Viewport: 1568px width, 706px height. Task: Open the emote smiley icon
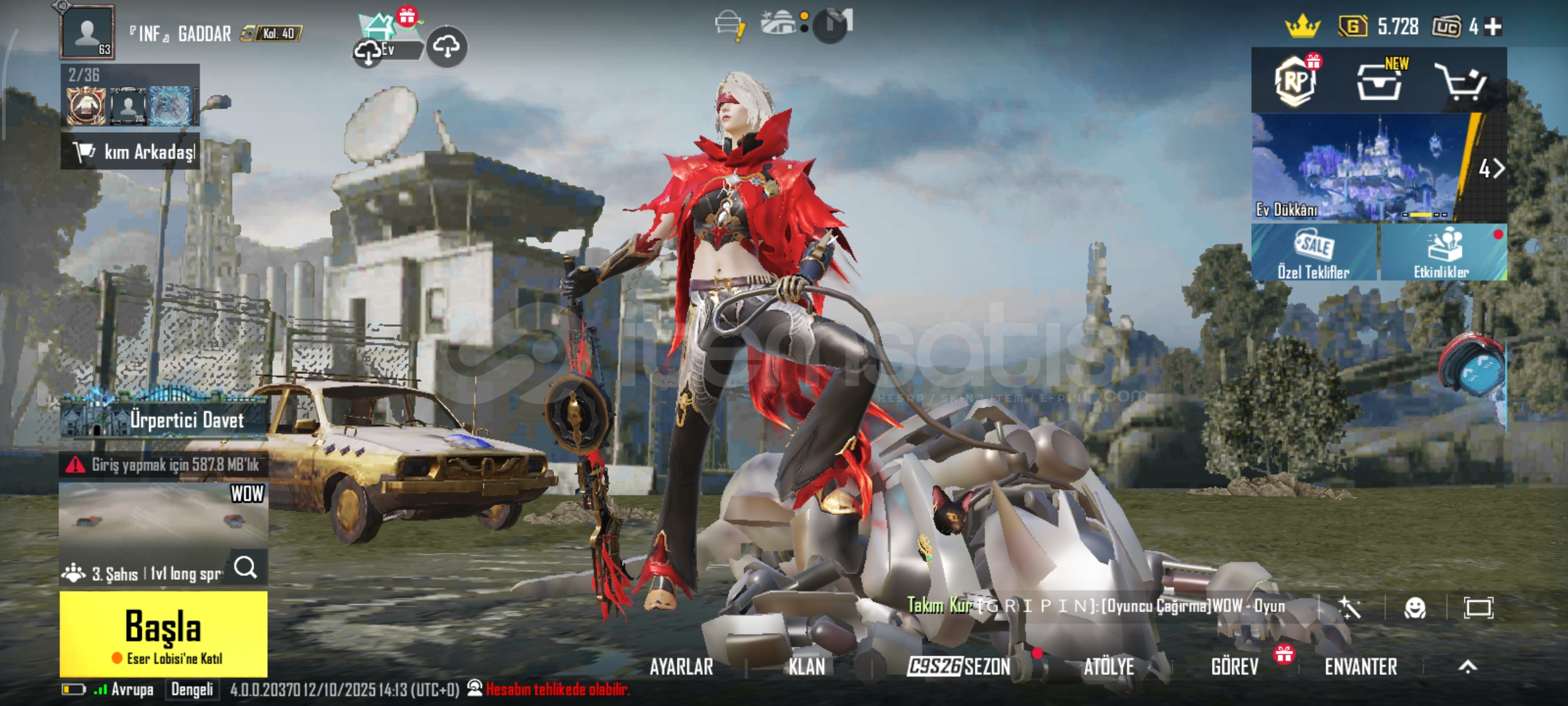(x=1415, y=608)
